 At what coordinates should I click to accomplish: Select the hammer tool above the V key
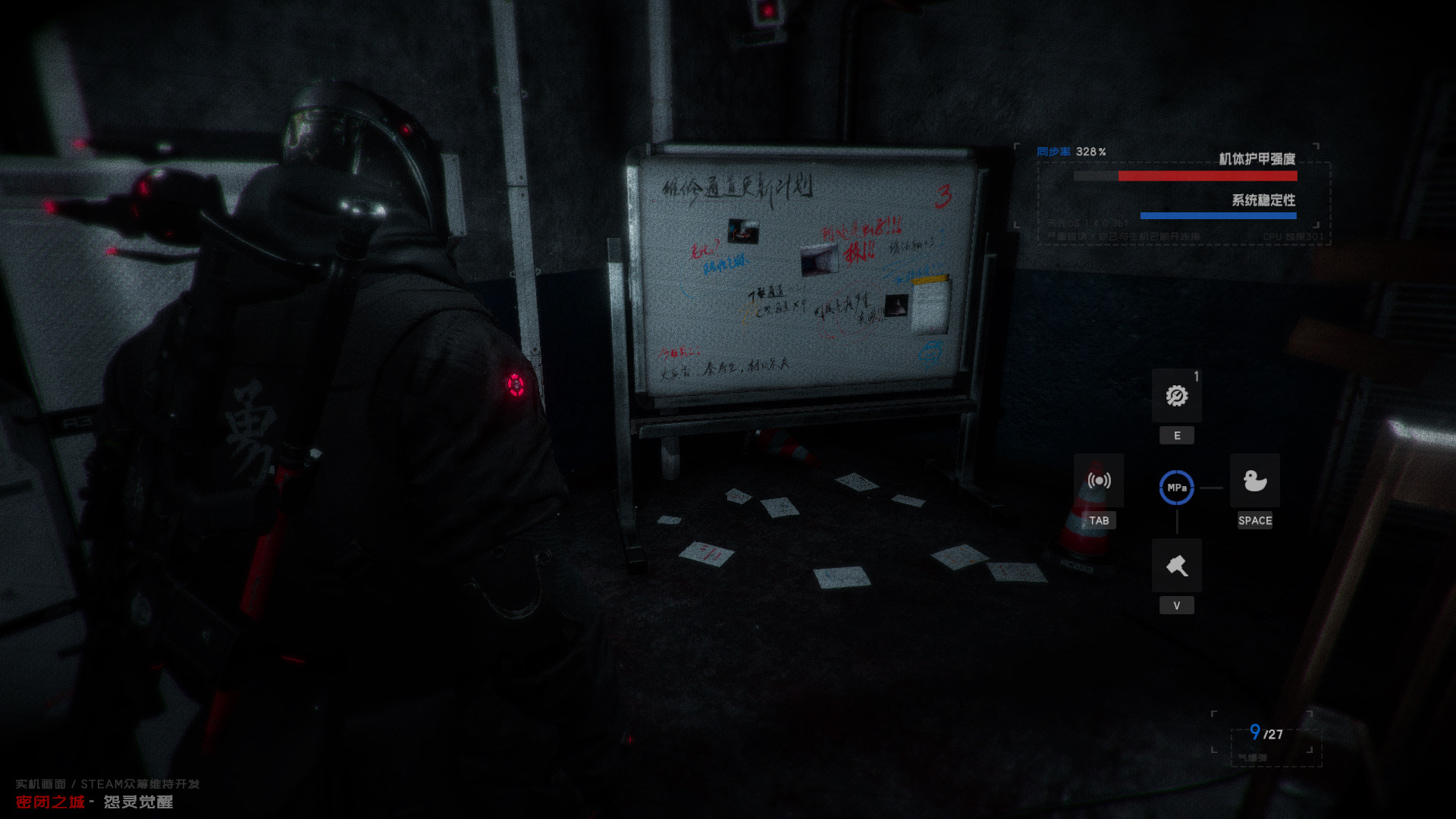click(1176, 566)
